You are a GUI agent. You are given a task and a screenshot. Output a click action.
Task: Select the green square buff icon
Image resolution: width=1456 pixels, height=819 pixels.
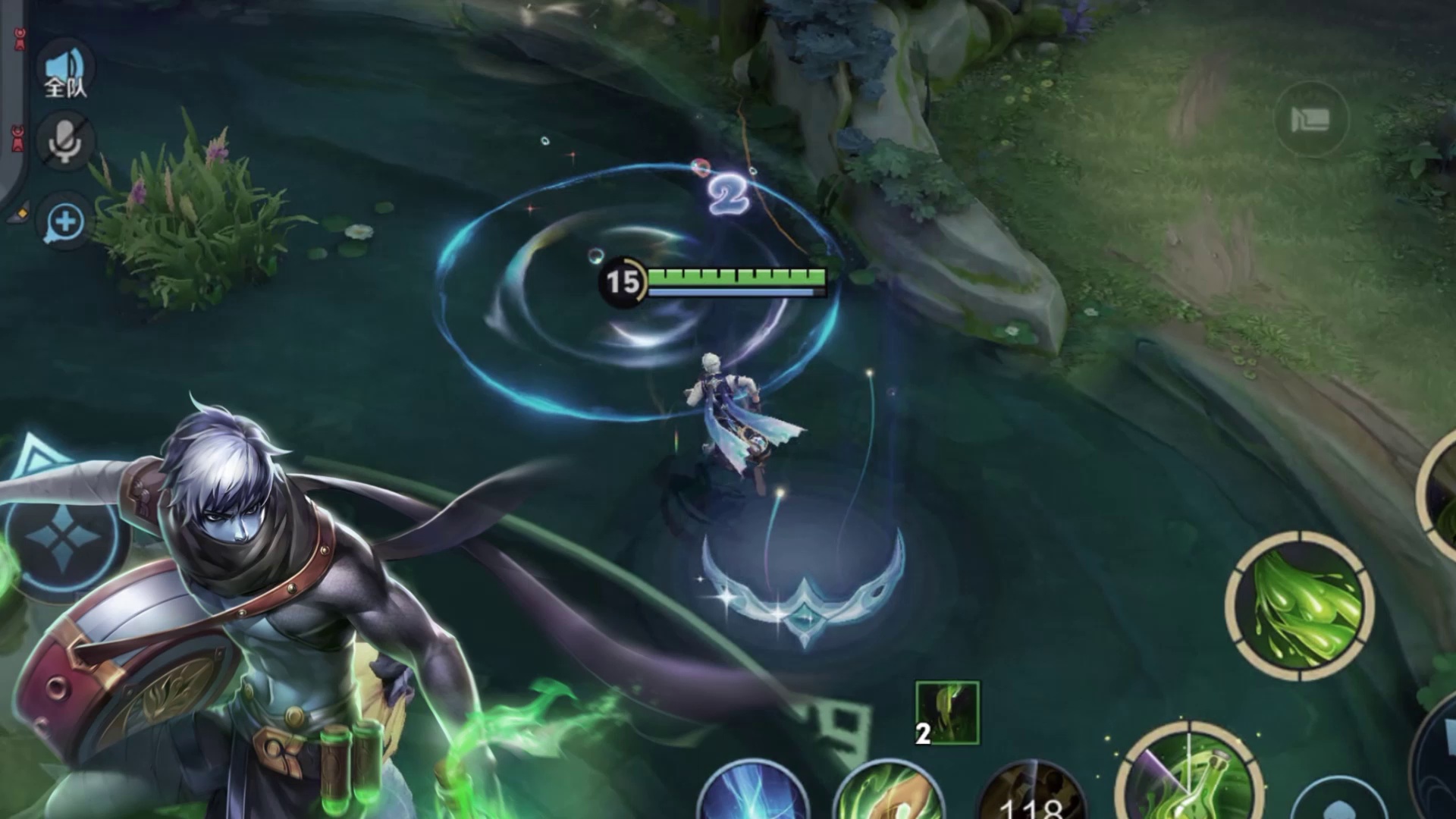(948, 713)
